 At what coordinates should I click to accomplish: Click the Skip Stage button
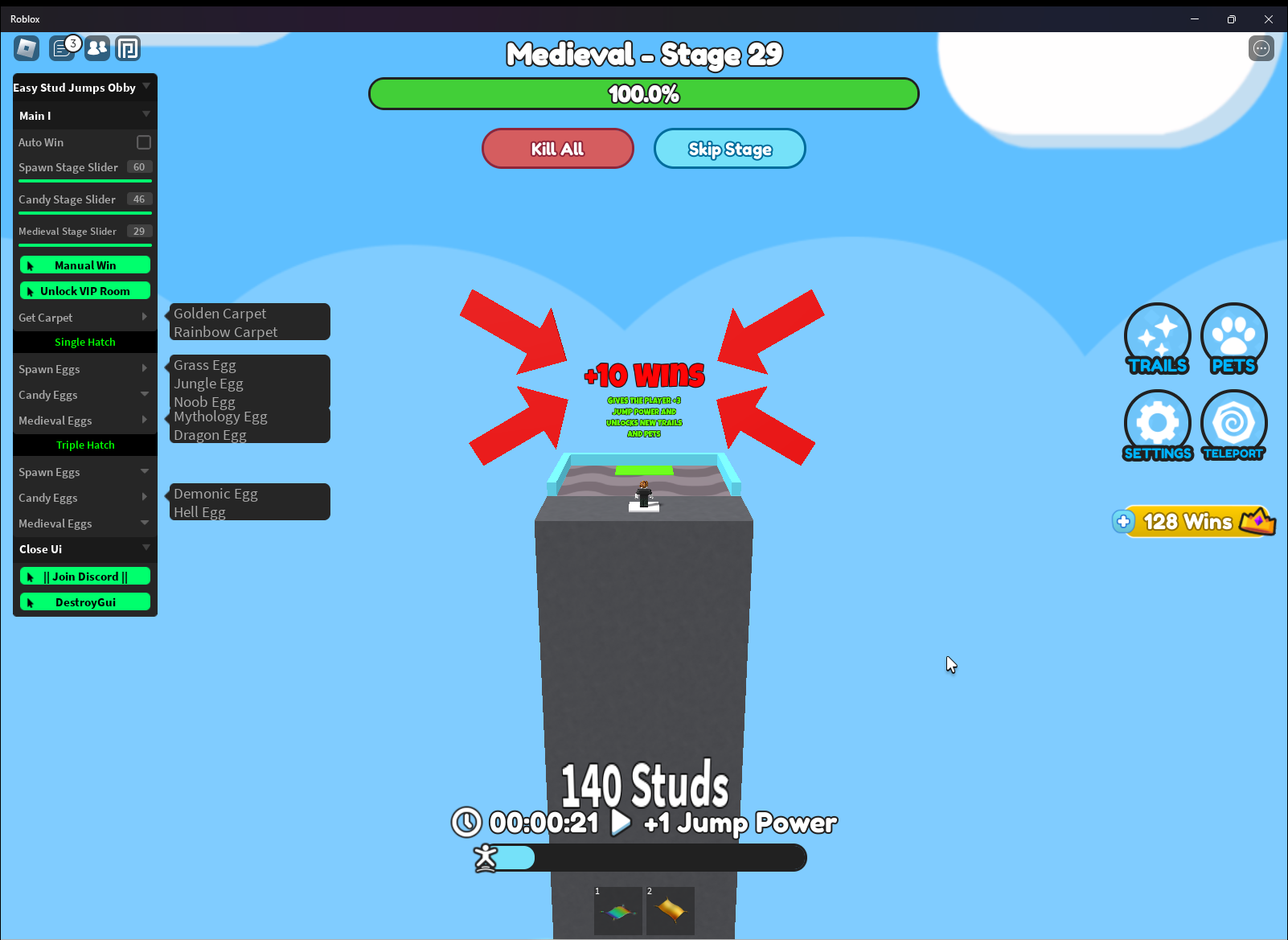(728, 149)
